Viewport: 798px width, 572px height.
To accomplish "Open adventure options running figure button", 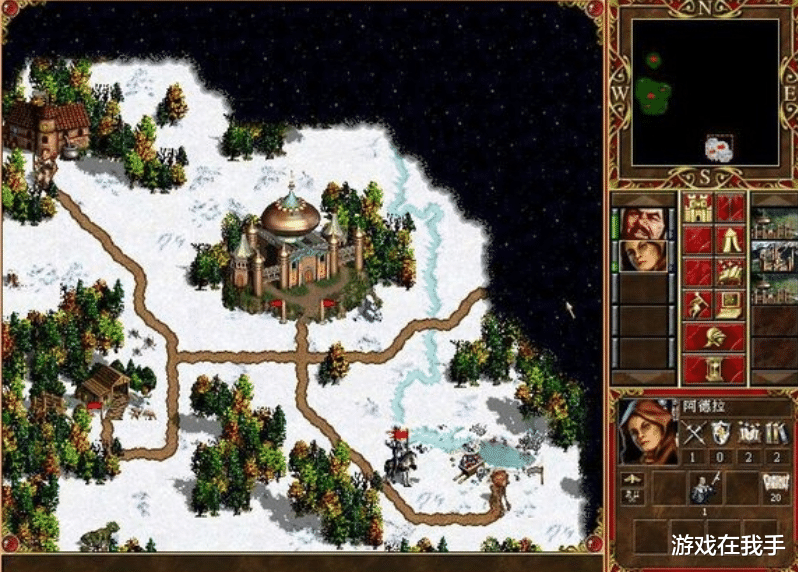I will point(697,304).
